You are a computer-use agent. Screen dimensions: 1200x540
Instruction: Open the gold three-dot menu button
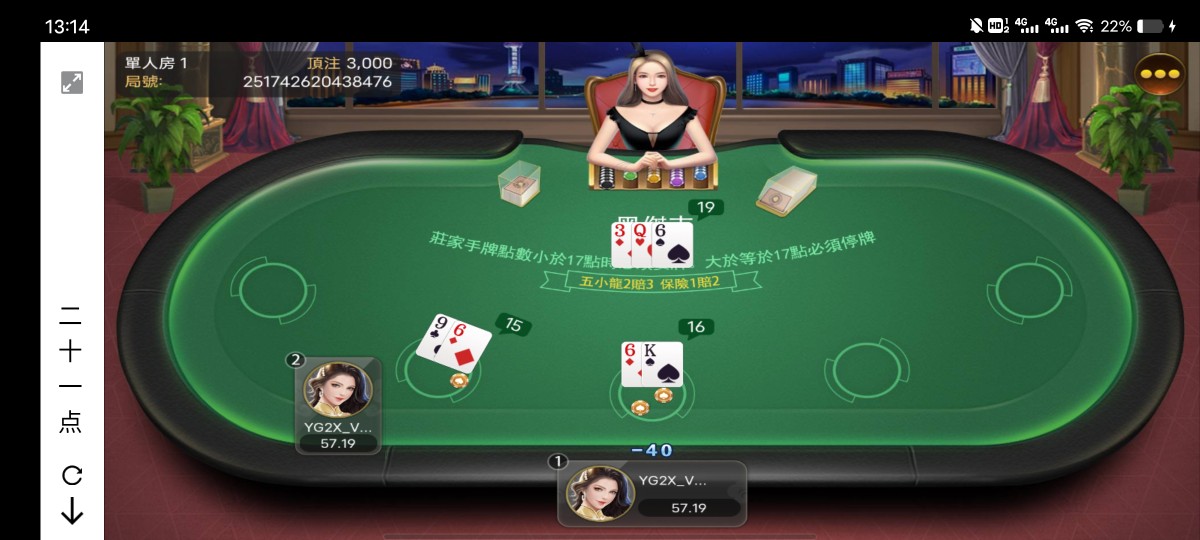pyautogui.click(x=1160, y=75)
